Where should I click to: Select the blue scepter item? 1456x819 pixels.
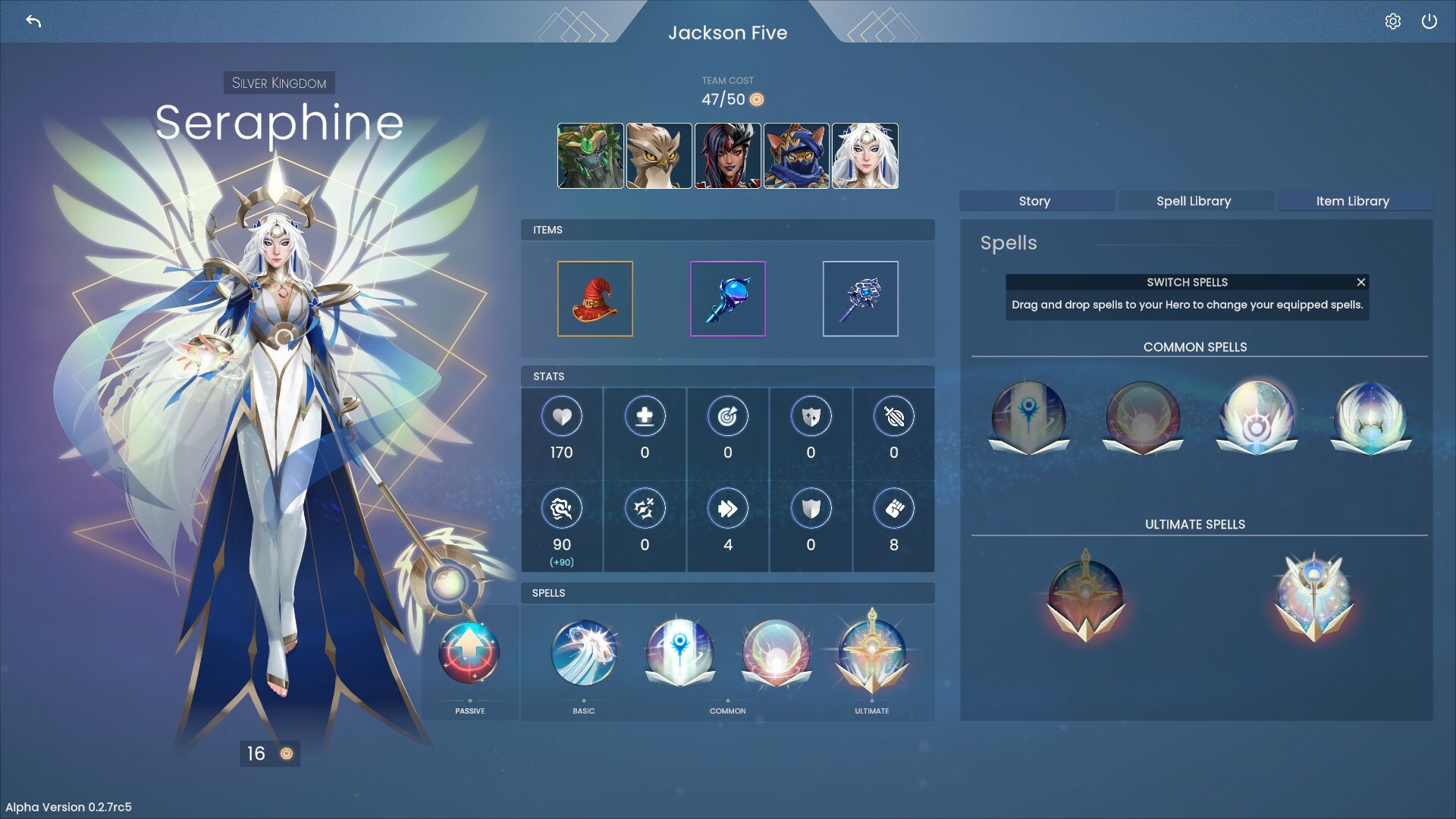[727, 298]
